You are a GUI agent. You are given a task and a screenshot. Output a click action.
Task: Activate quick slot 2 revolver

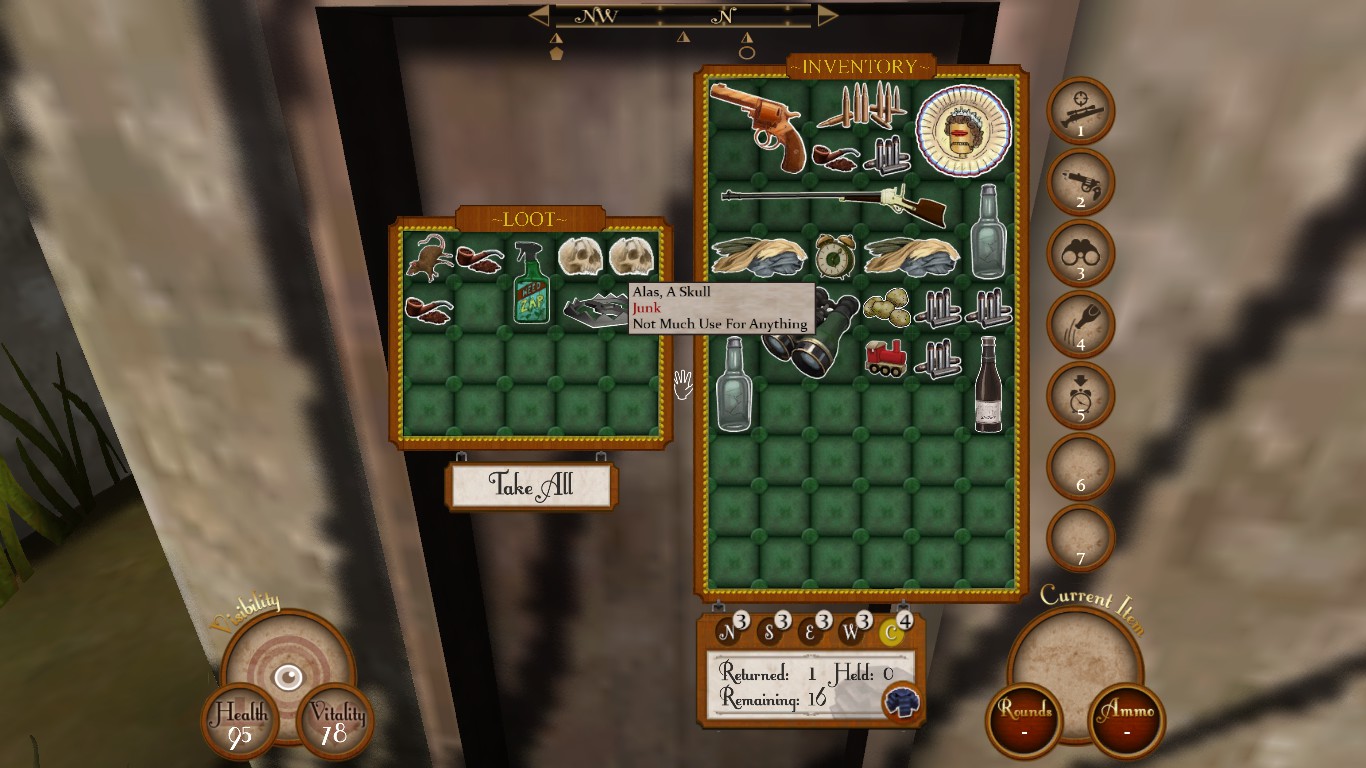click(1080, 182)
